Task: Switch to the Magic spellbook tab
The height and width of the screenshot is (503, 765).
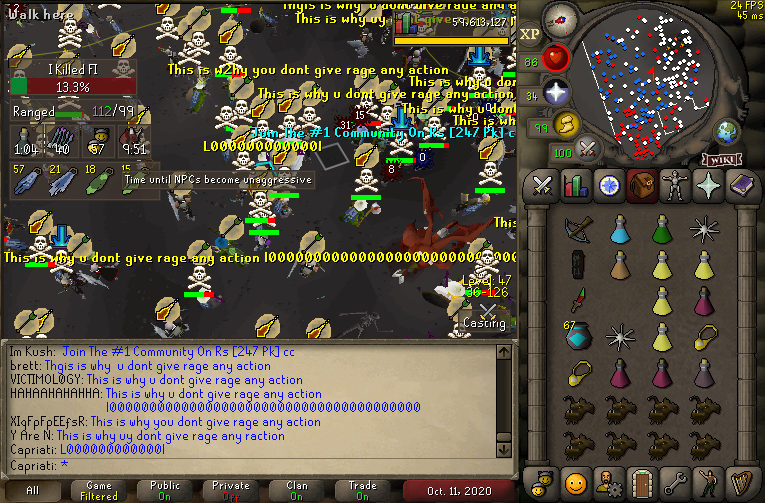Action: coord(741,185)
